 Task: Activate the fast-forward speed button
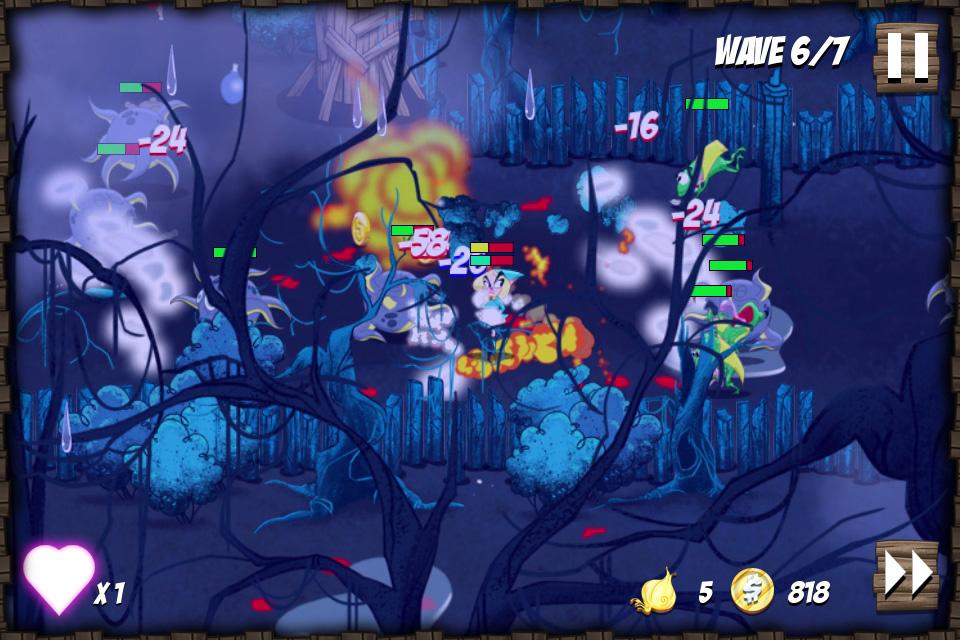[x=907, y=575]
